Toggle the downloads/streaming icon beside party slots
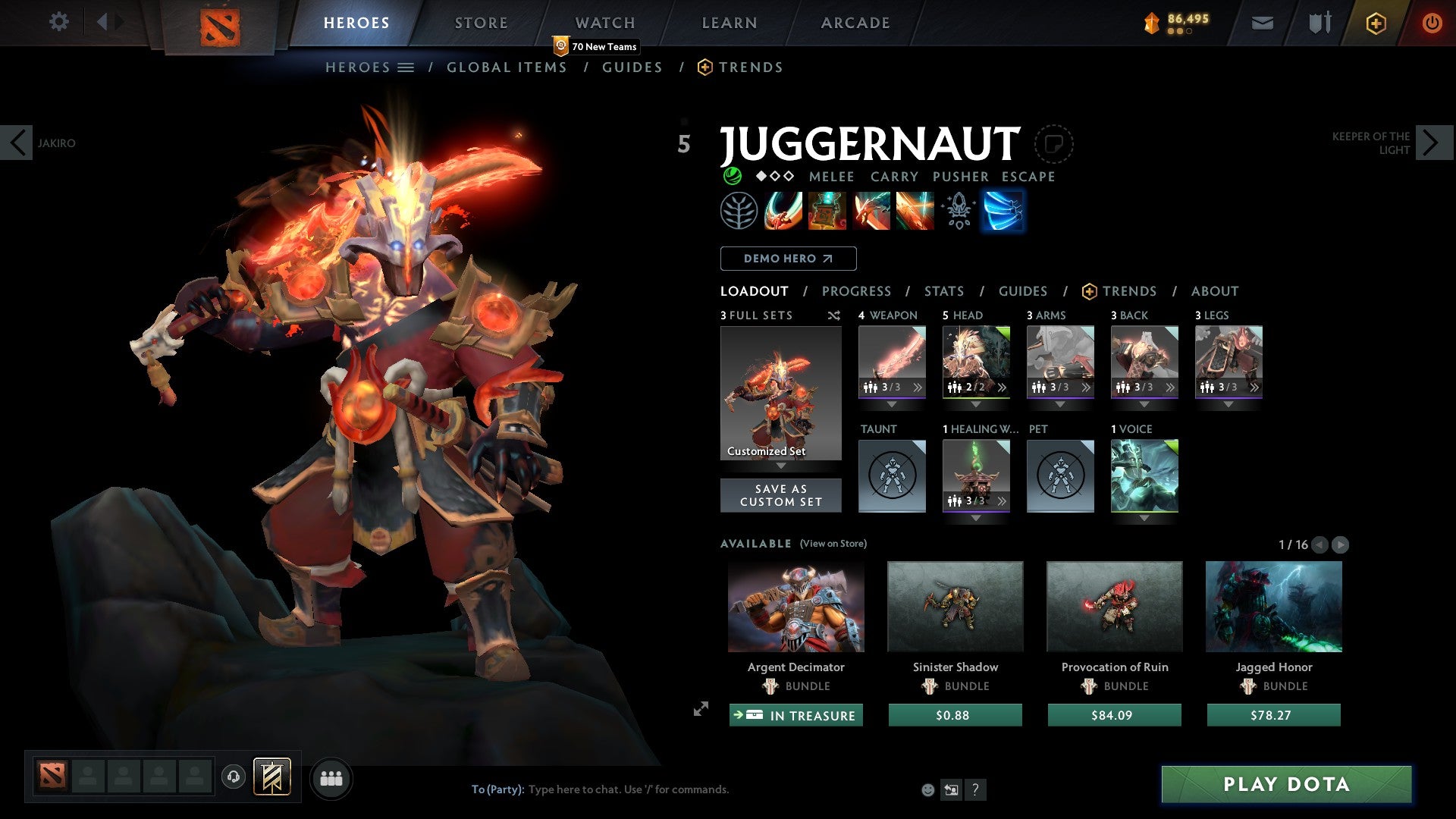 click(x=234, y=778)
